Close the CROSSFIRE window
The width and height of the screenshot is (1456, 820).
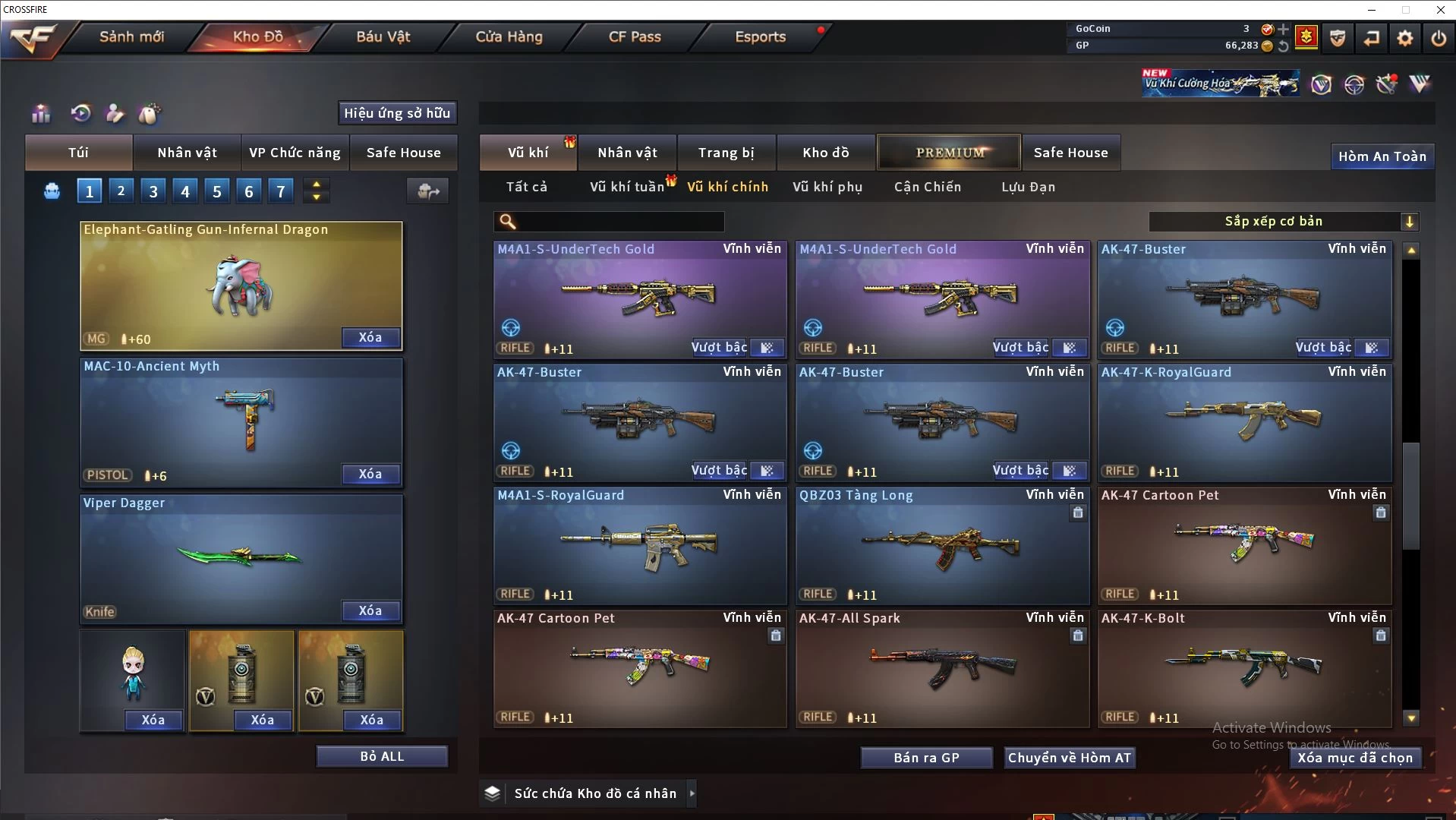pos(1440,10)
